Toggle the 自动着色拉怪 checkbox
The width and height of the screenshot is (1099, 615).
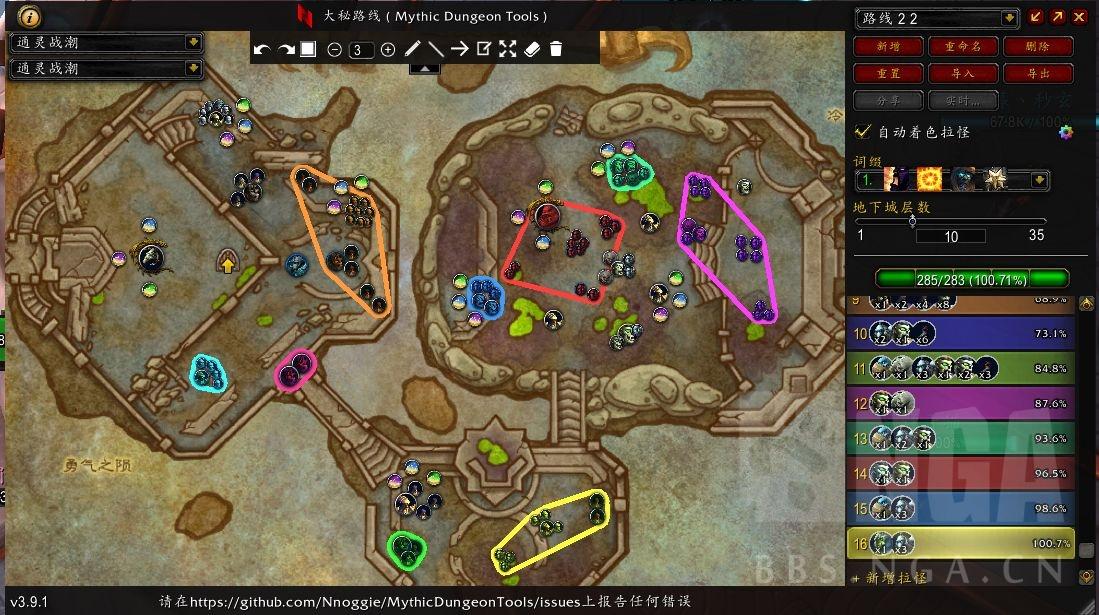click(863, 131)
